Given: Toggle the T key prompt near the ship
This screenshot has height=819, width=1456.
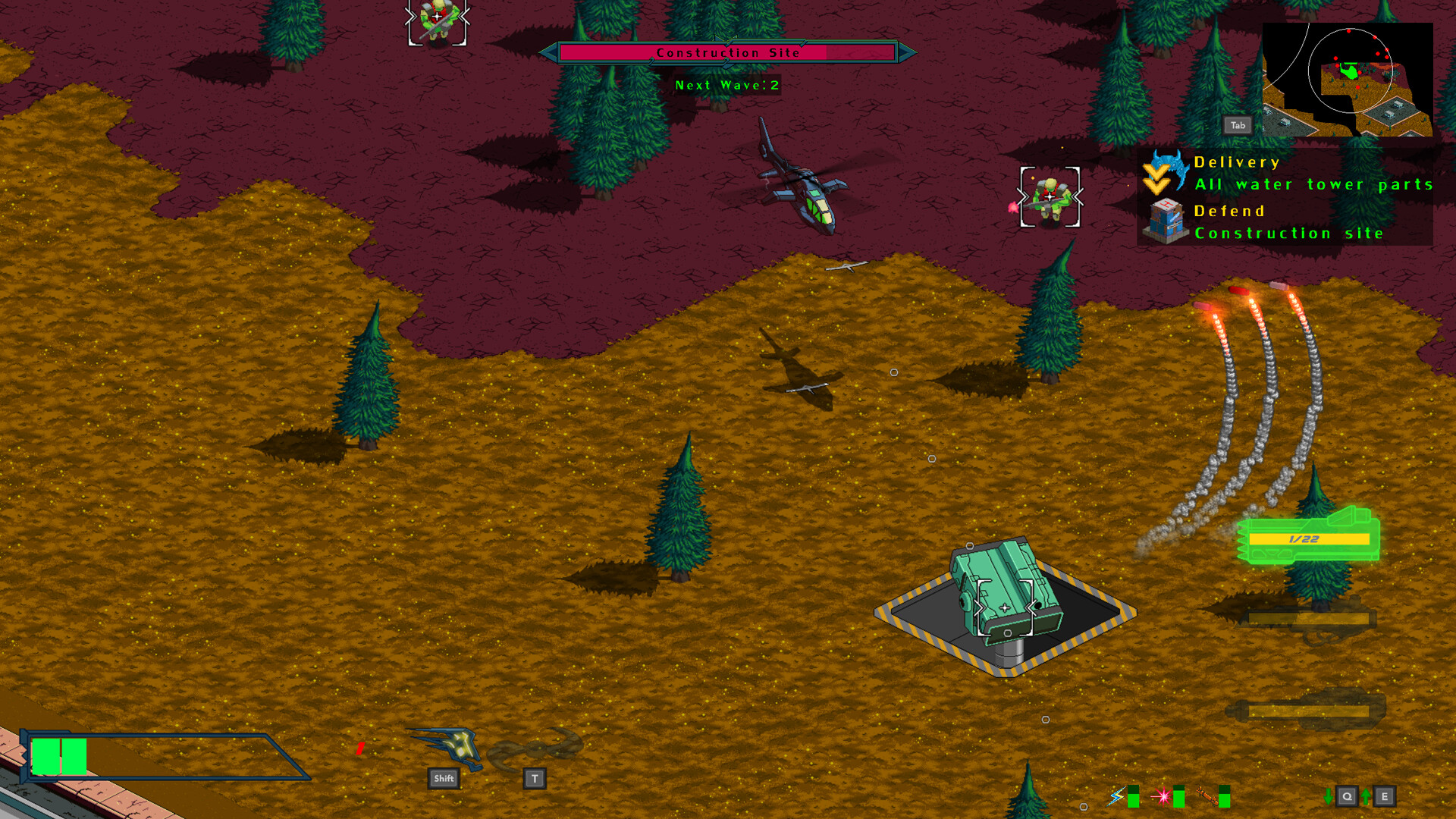Looking at the screenshot, I should coord(535,777).
